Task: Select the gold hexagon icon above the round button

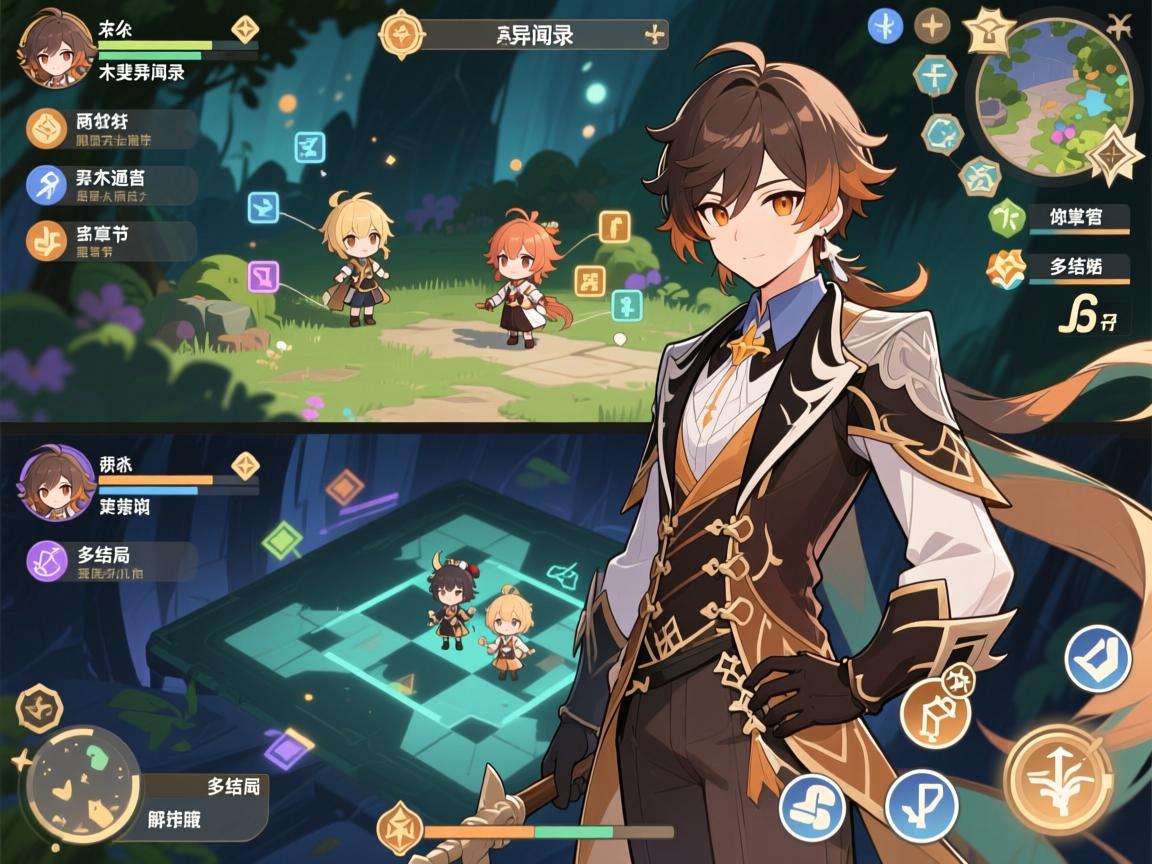Action: coord(40,708)
